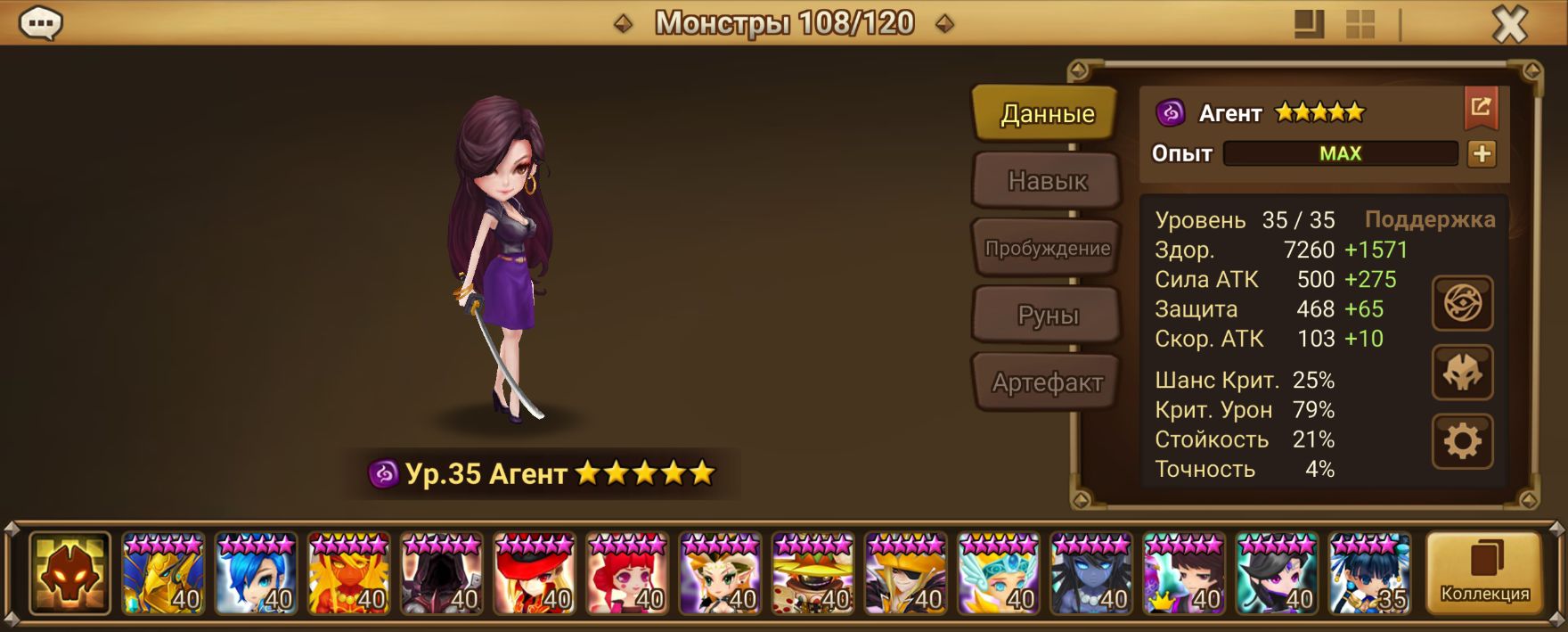Click the monster mask button in stats panel
Image resolution: width=1568 pixels, height=632 pixels.
[1462, 373]
